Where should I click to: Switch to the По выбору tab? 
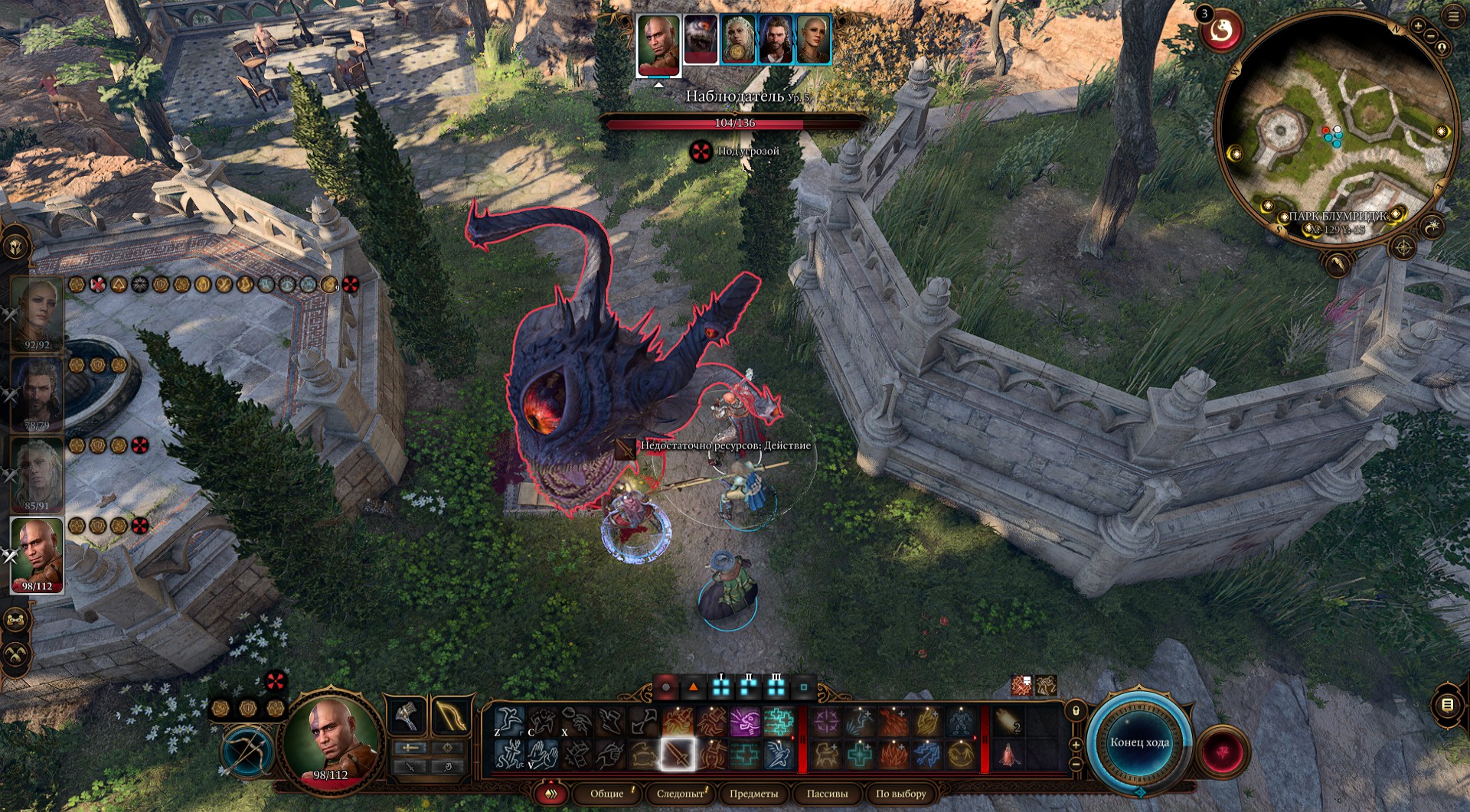click(900, 794)
